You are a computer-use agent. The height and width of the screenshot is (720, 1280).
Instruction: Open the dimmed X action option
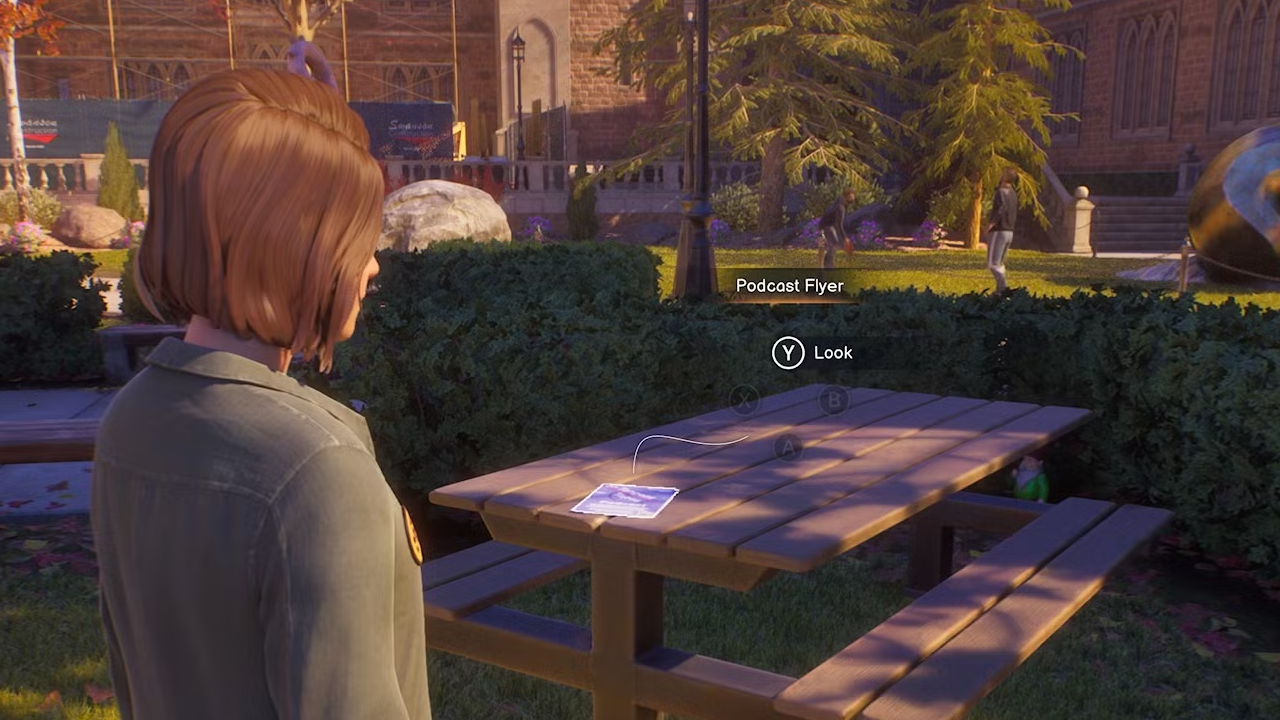pos(745,400)
